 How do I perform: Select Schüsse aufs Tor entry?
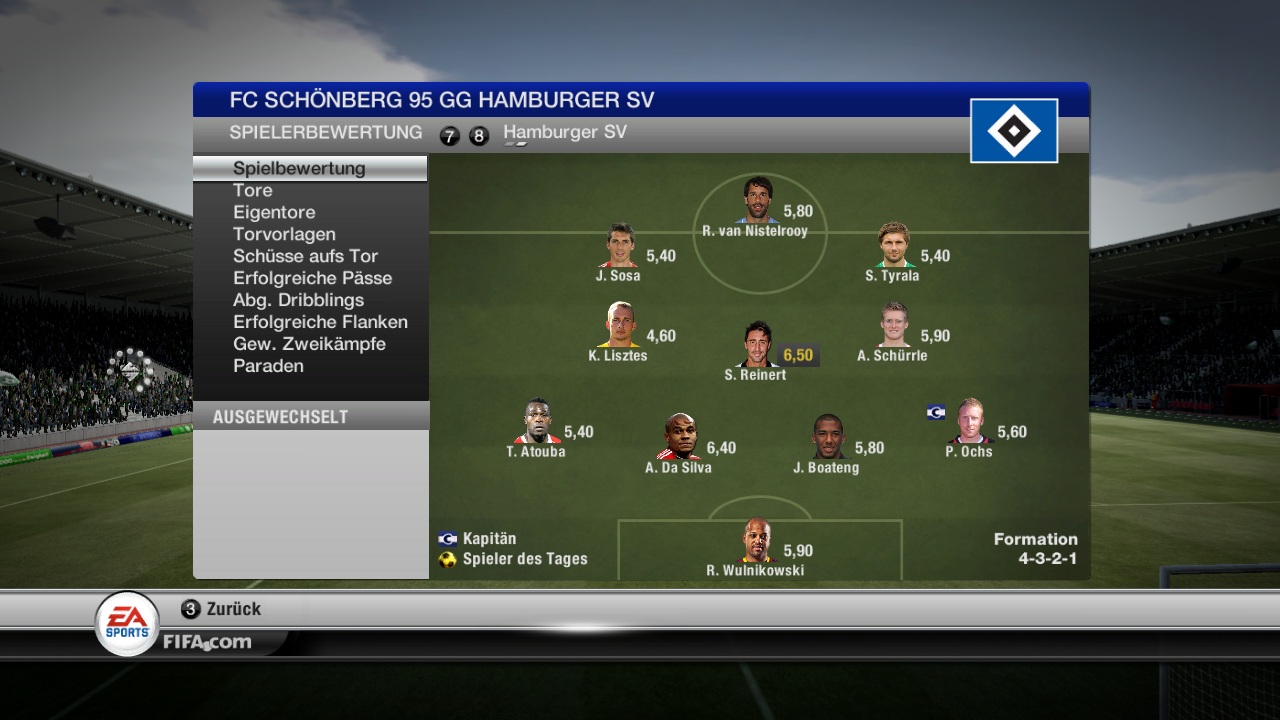click(305, 256)
